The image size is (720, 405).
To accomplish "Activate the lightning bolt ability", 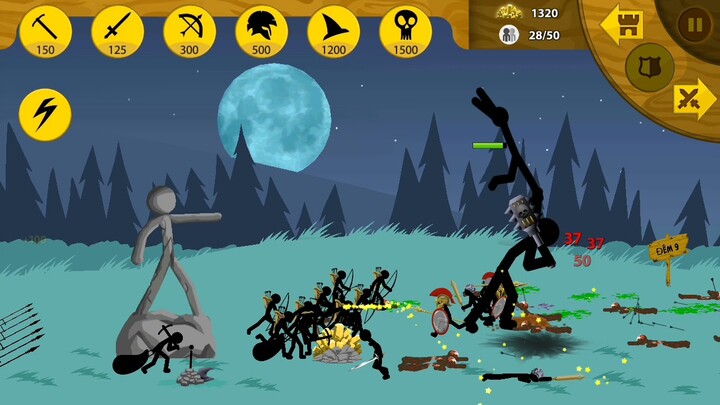I will coord(45,114).
